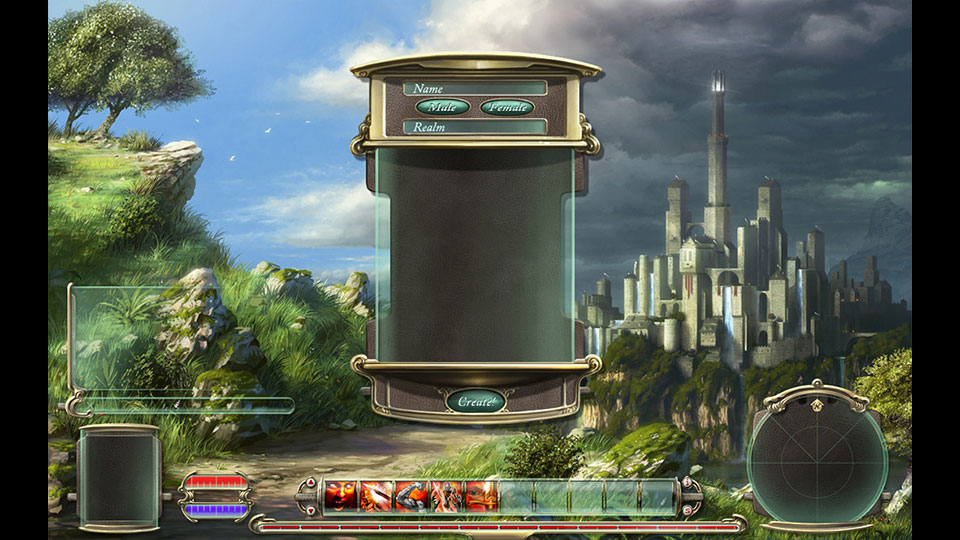Click the Realm field

point(475,127)
